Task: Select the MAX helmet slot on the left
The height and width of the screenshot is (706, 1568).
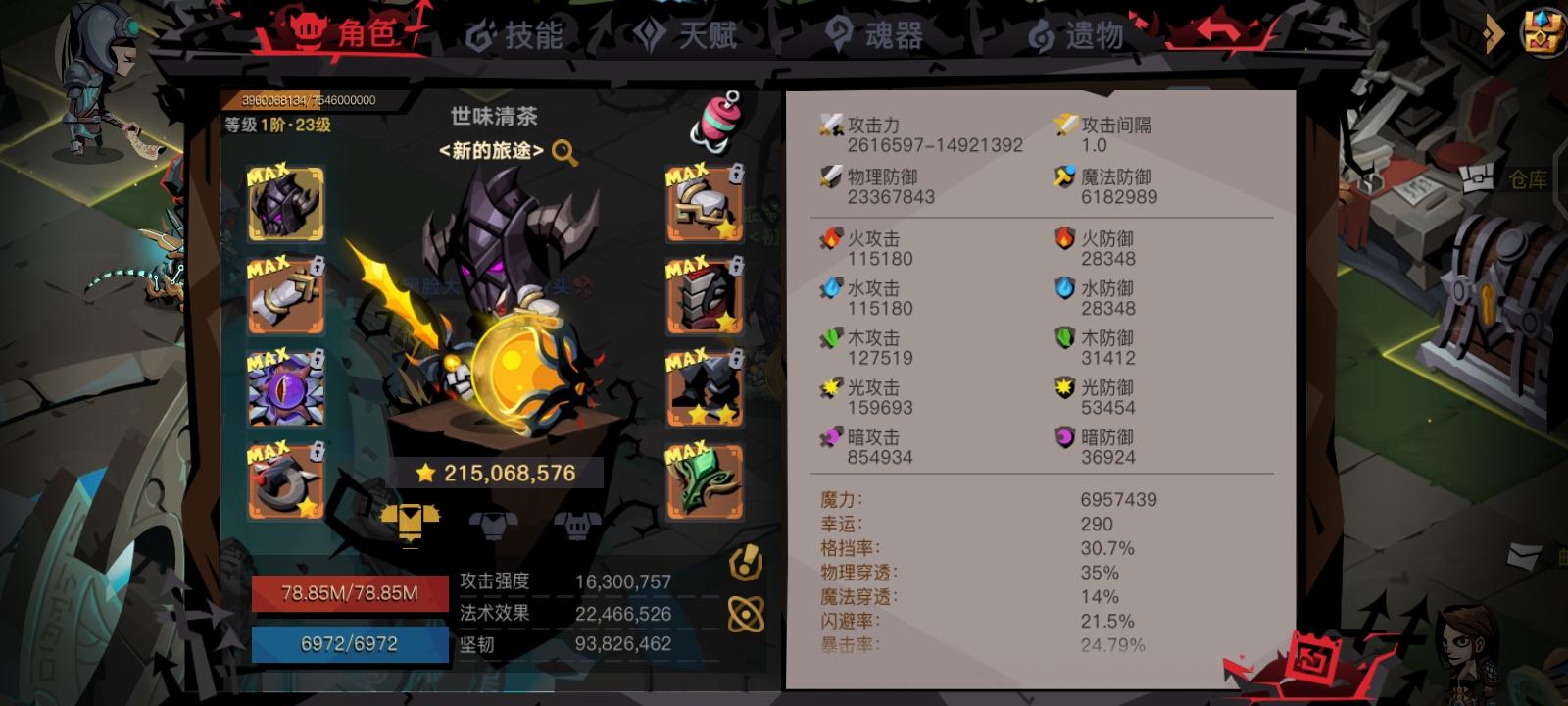Action: 285,204
